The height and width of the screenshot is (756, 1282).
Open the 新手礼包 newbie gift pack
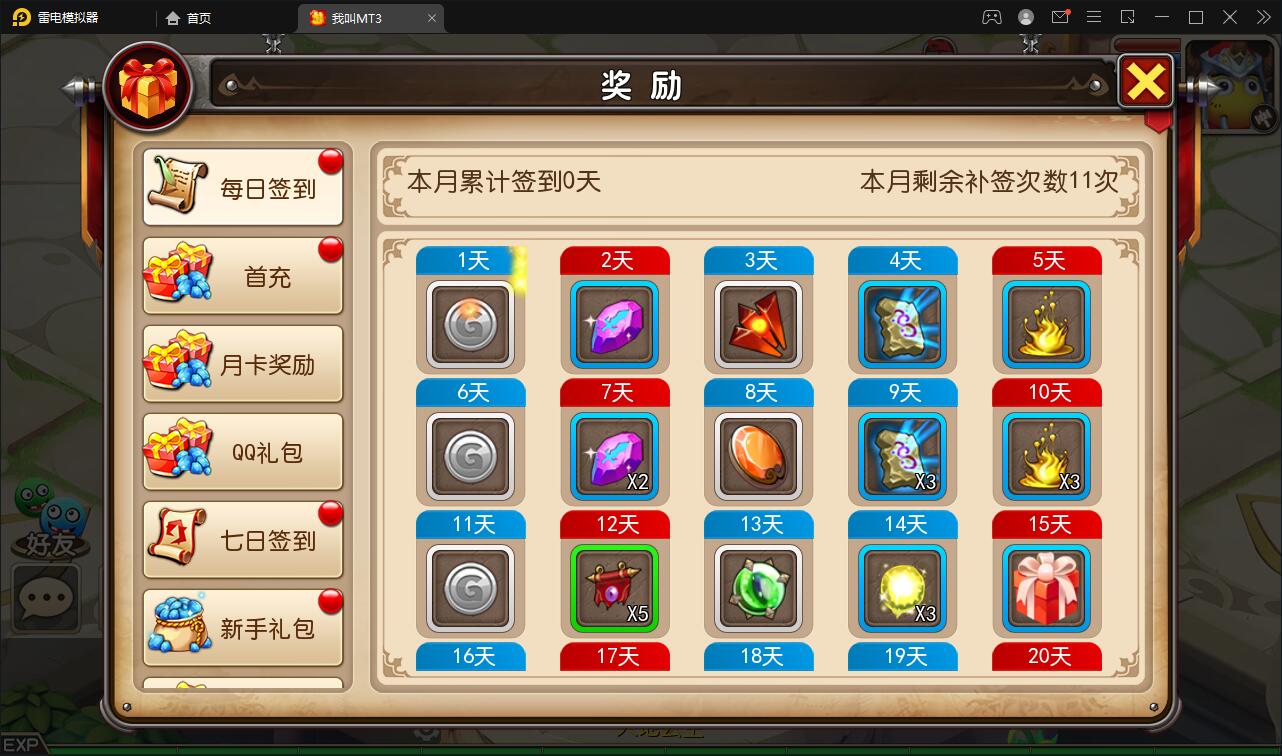coord(242,627)
